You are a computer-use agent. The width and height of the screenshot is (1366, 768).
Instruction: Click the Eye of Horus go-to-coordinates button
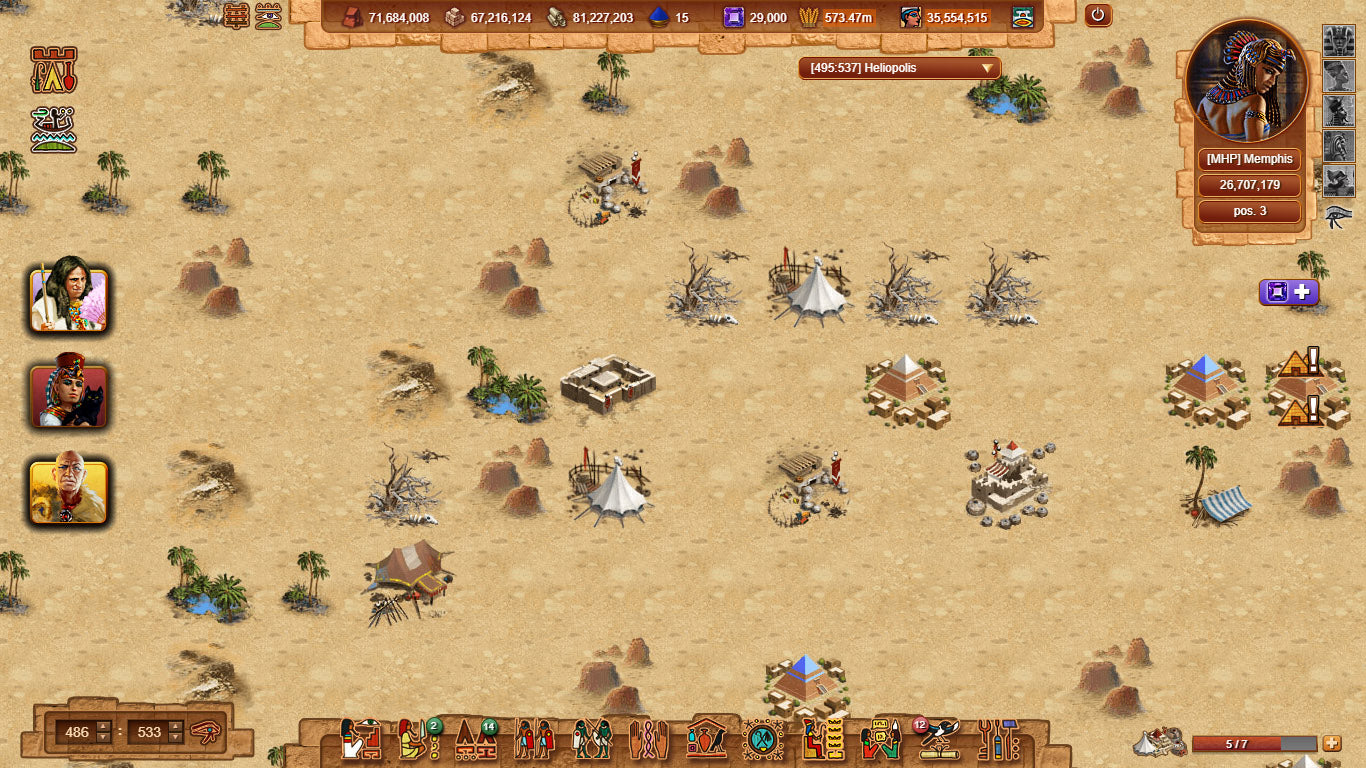(206, 731)
